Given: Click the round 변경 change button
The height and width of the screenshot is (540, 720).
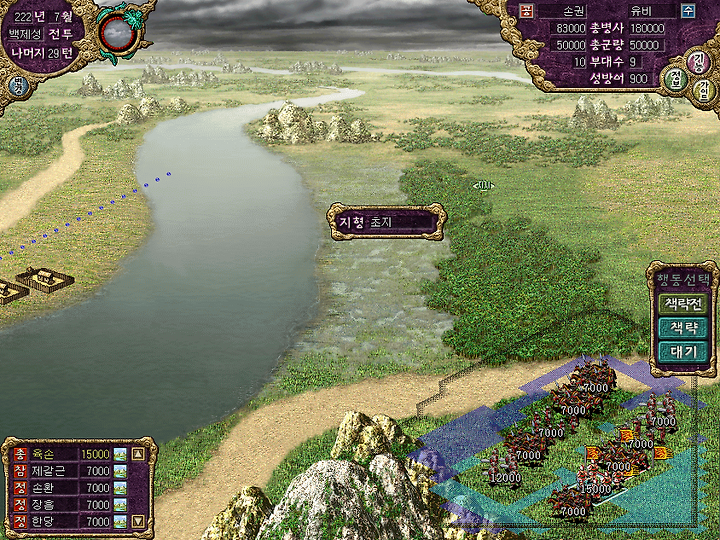Looking at the screenshot, I should pyautogui.click(x=17, y=86).
